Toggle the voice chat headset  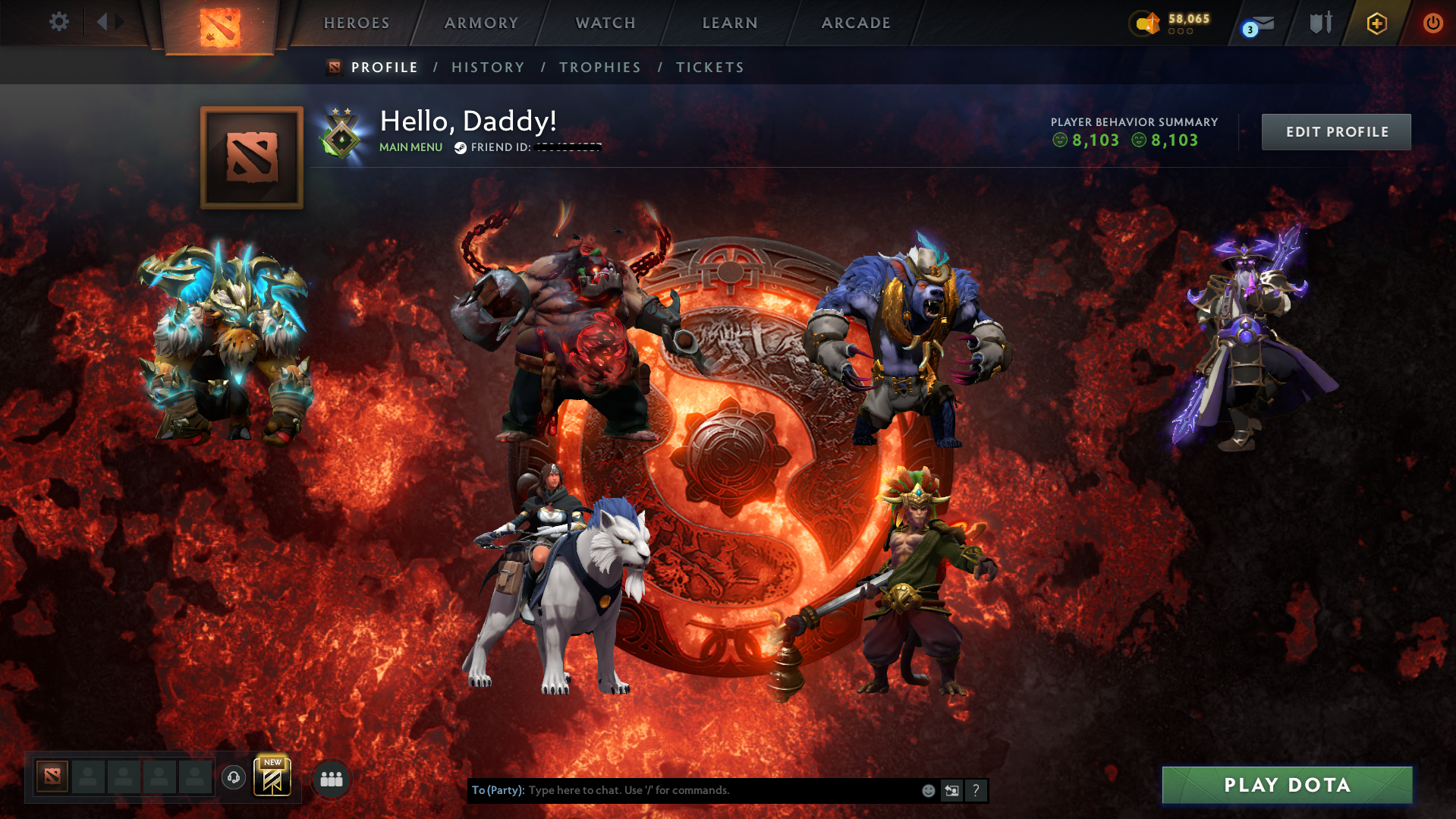(233, 778)
